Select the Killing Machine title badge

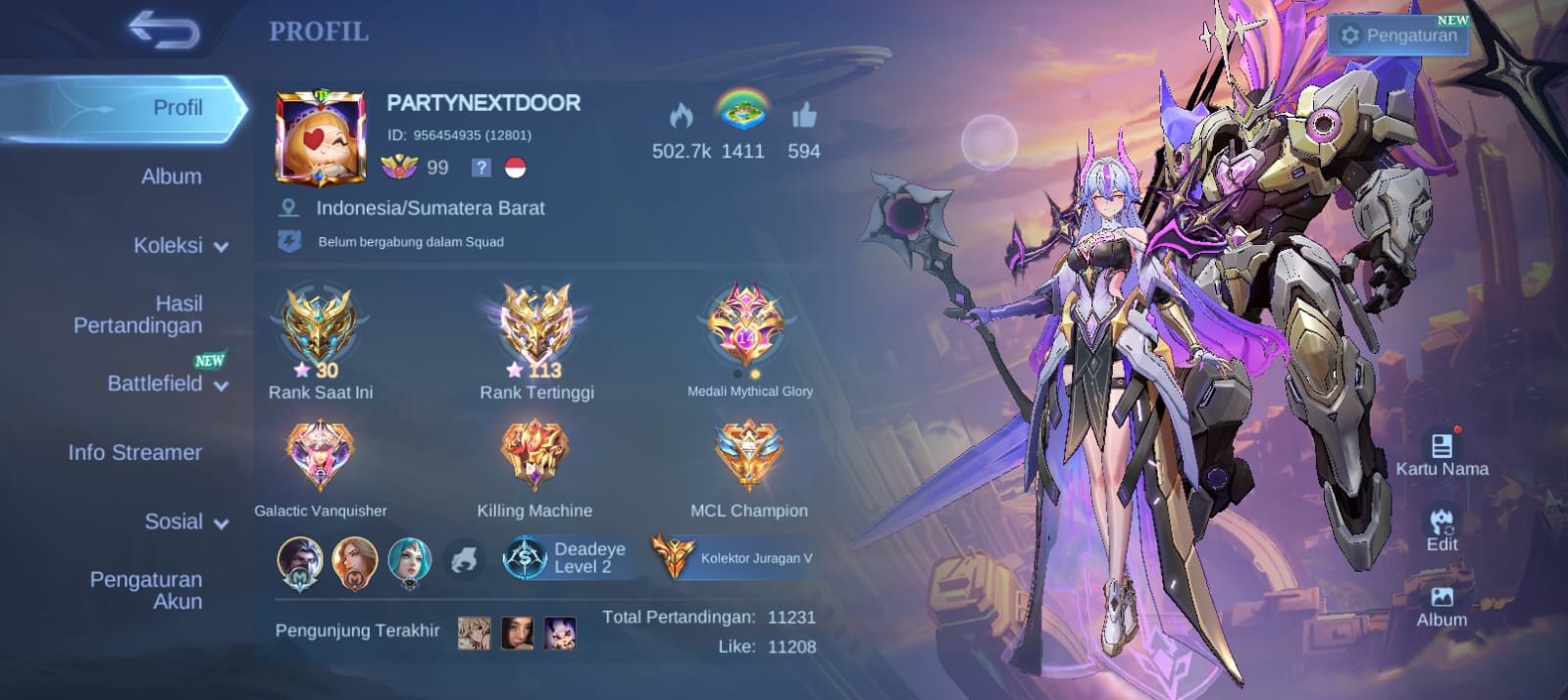(534, 456)
